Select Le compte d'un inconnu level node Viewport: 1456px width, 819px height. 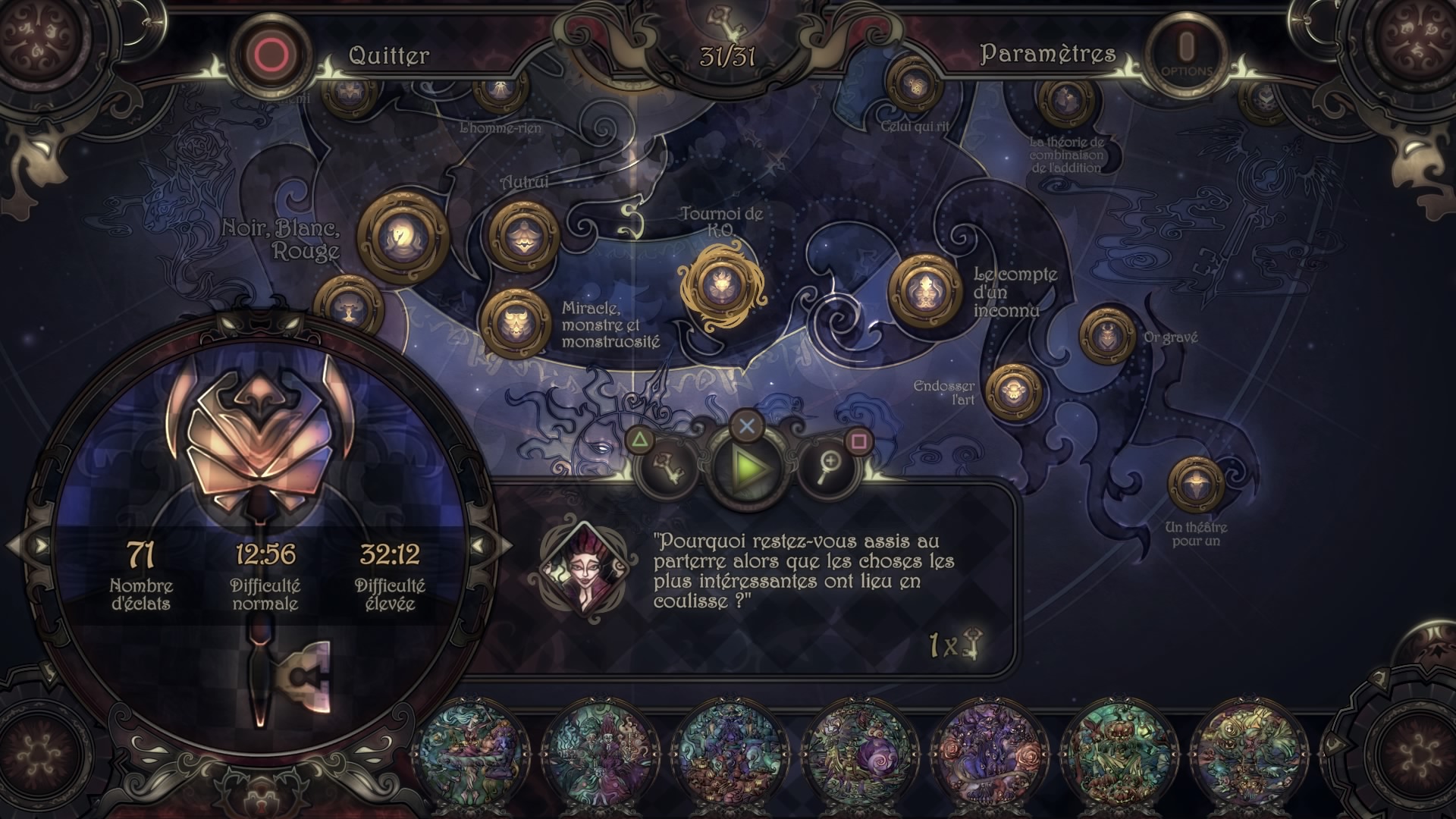click(x=925, y=290)
